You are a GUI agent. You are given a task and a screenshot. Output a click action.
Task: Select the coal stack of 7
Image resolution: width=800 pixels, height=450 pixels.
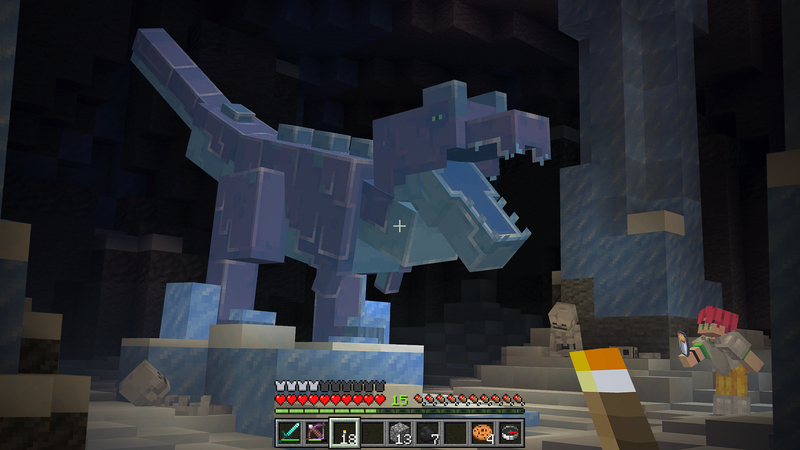[428, 432]
